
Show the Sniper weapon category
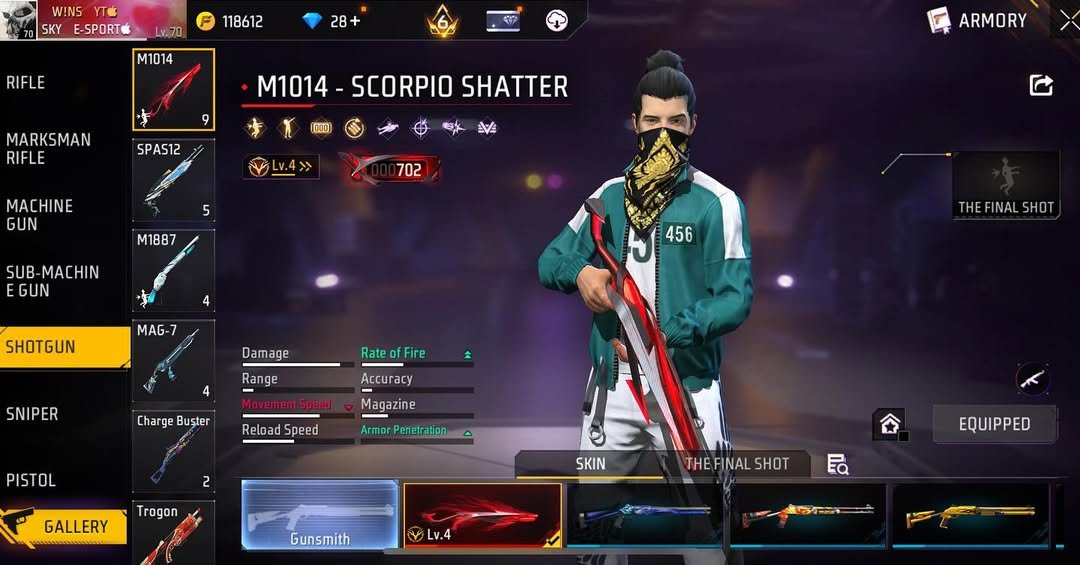tap(32, 414)
